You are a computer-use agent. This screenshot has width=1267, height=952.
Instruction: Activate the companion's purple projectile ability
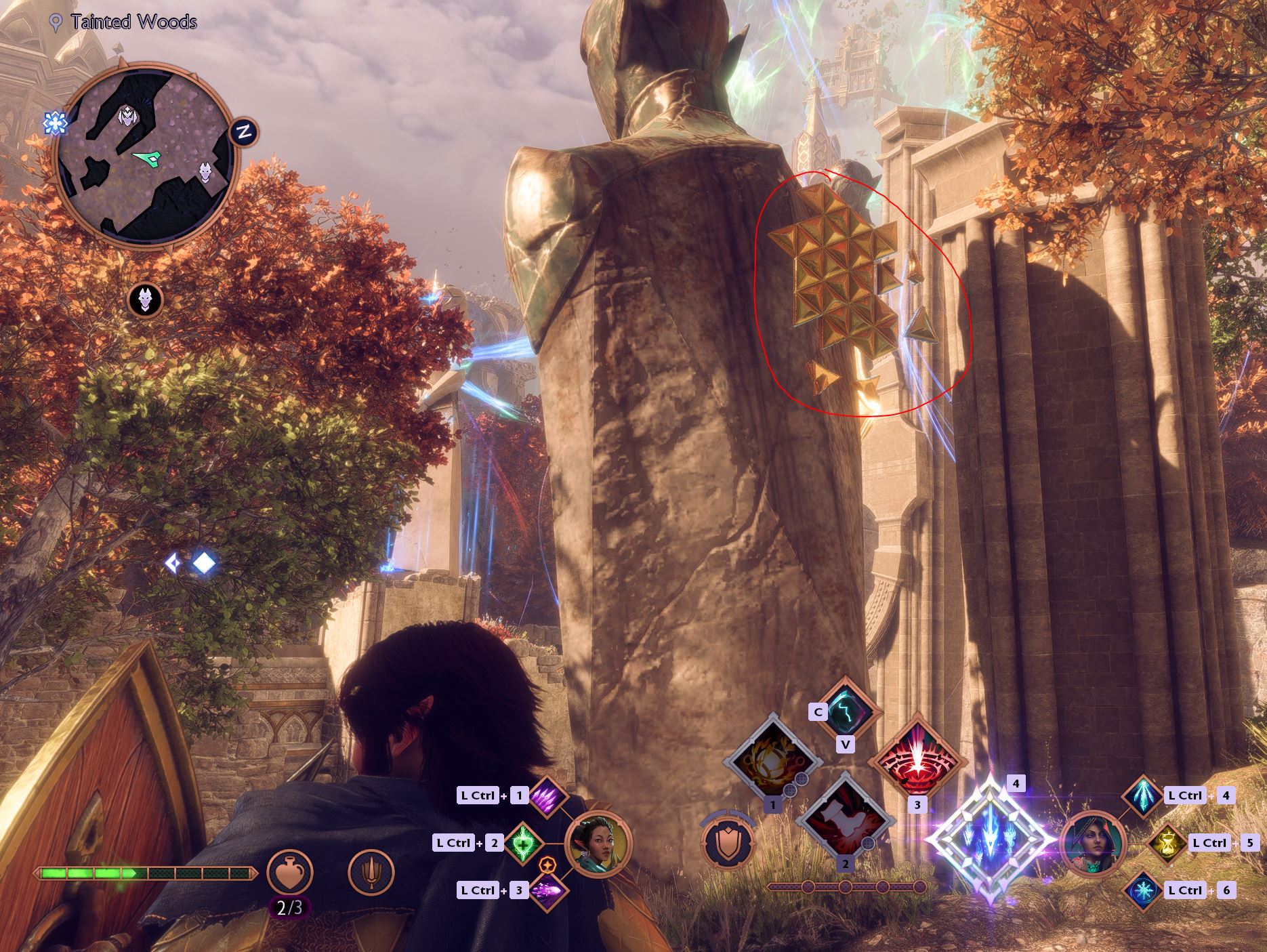tap(546, 890)
